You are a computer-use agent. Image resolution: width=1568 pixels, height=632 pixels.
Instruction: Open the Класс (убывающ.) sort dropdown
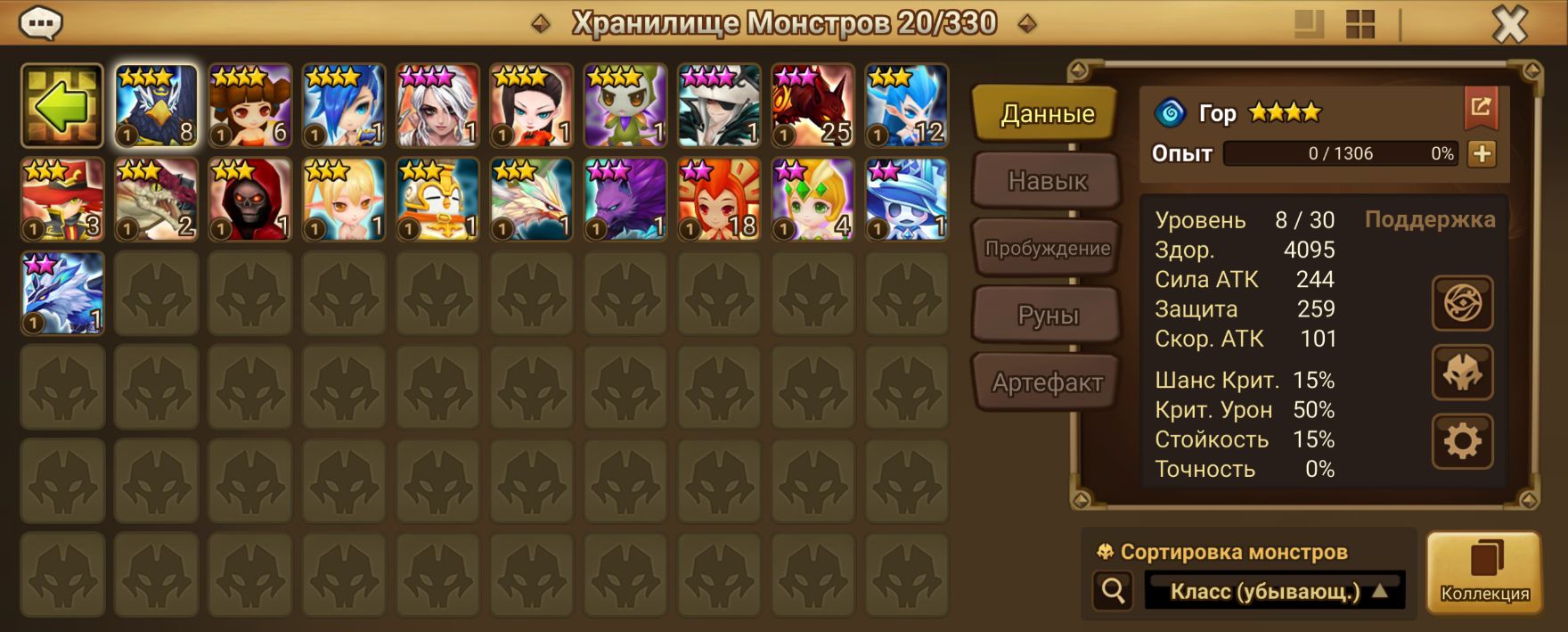(1274, 591)
